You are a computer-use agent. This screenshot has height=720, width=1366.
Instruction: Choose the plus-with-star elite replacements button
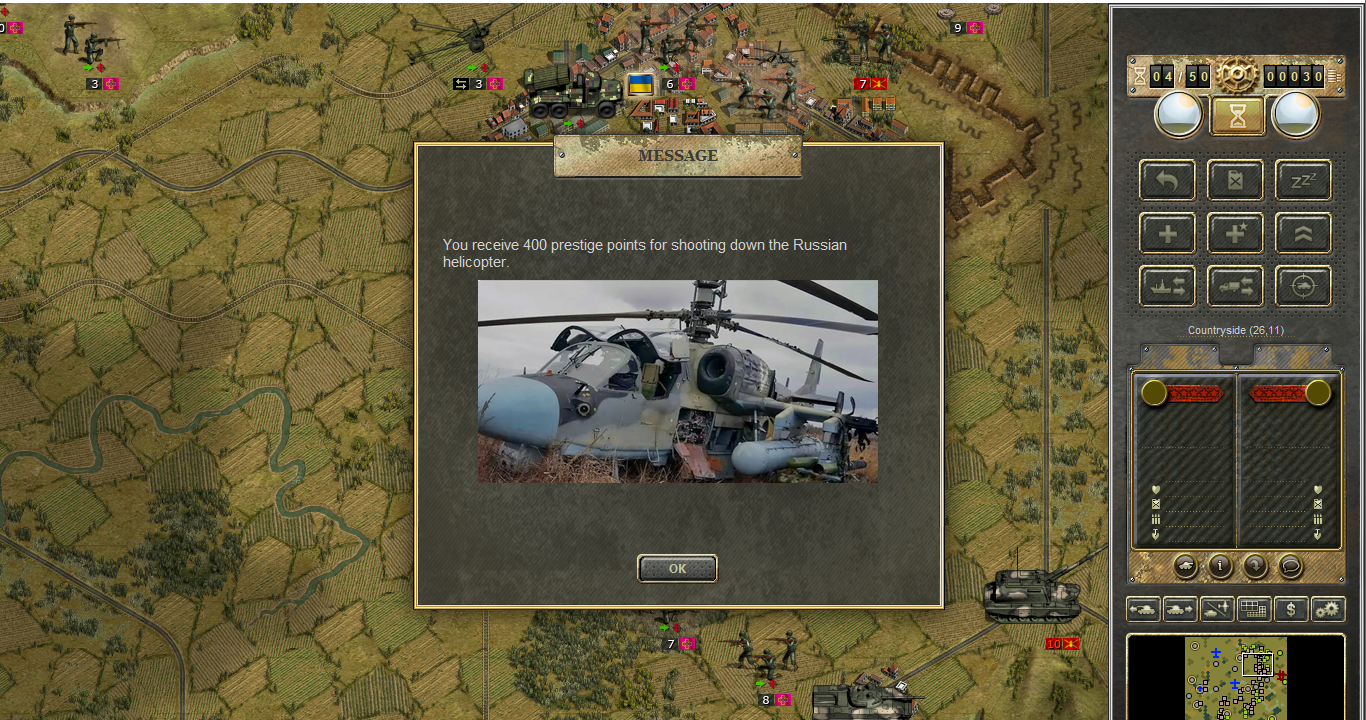click(1235, 234)
